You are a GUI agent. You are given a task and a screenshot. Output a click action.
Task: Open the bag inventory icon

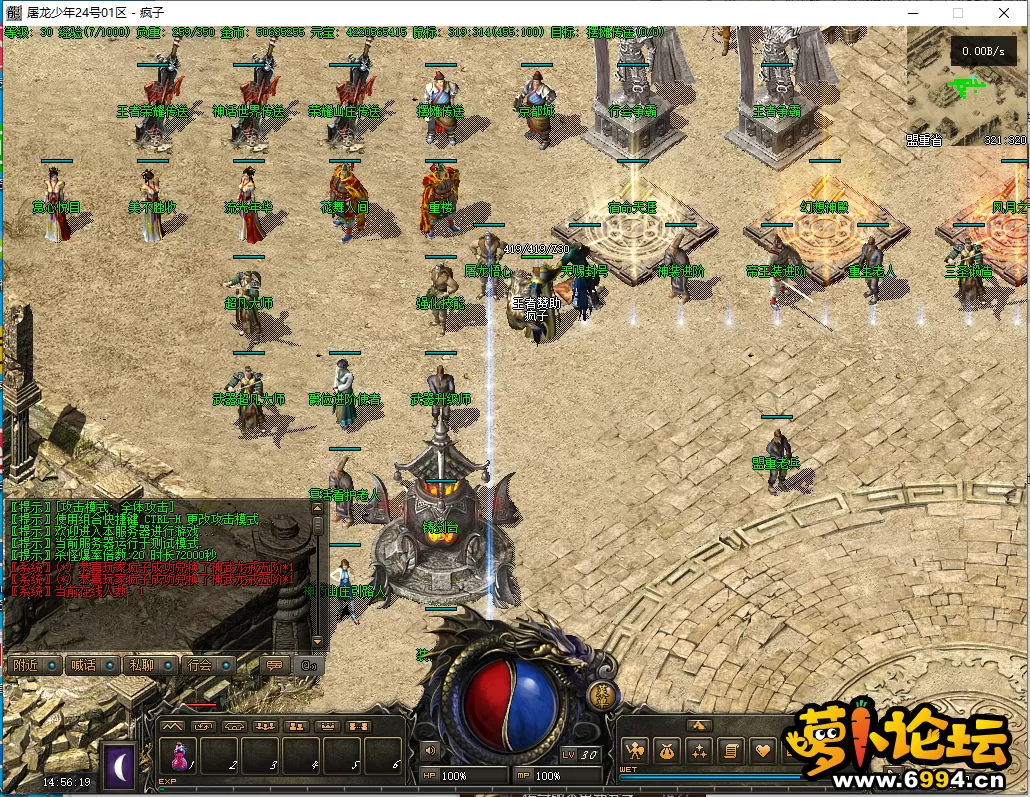pos(667,750)
